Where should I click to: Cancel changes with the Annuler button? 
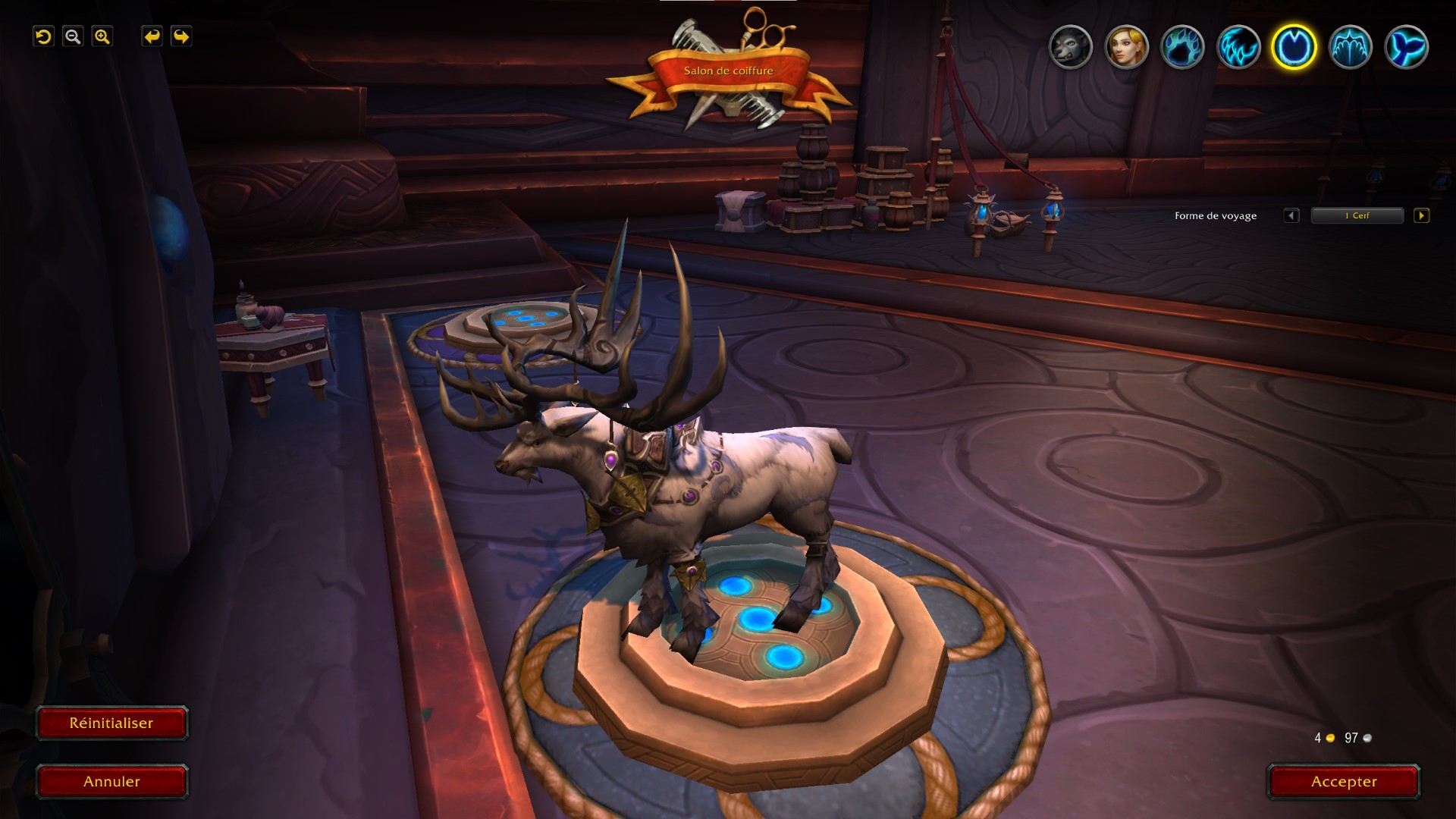pos(111,782)
